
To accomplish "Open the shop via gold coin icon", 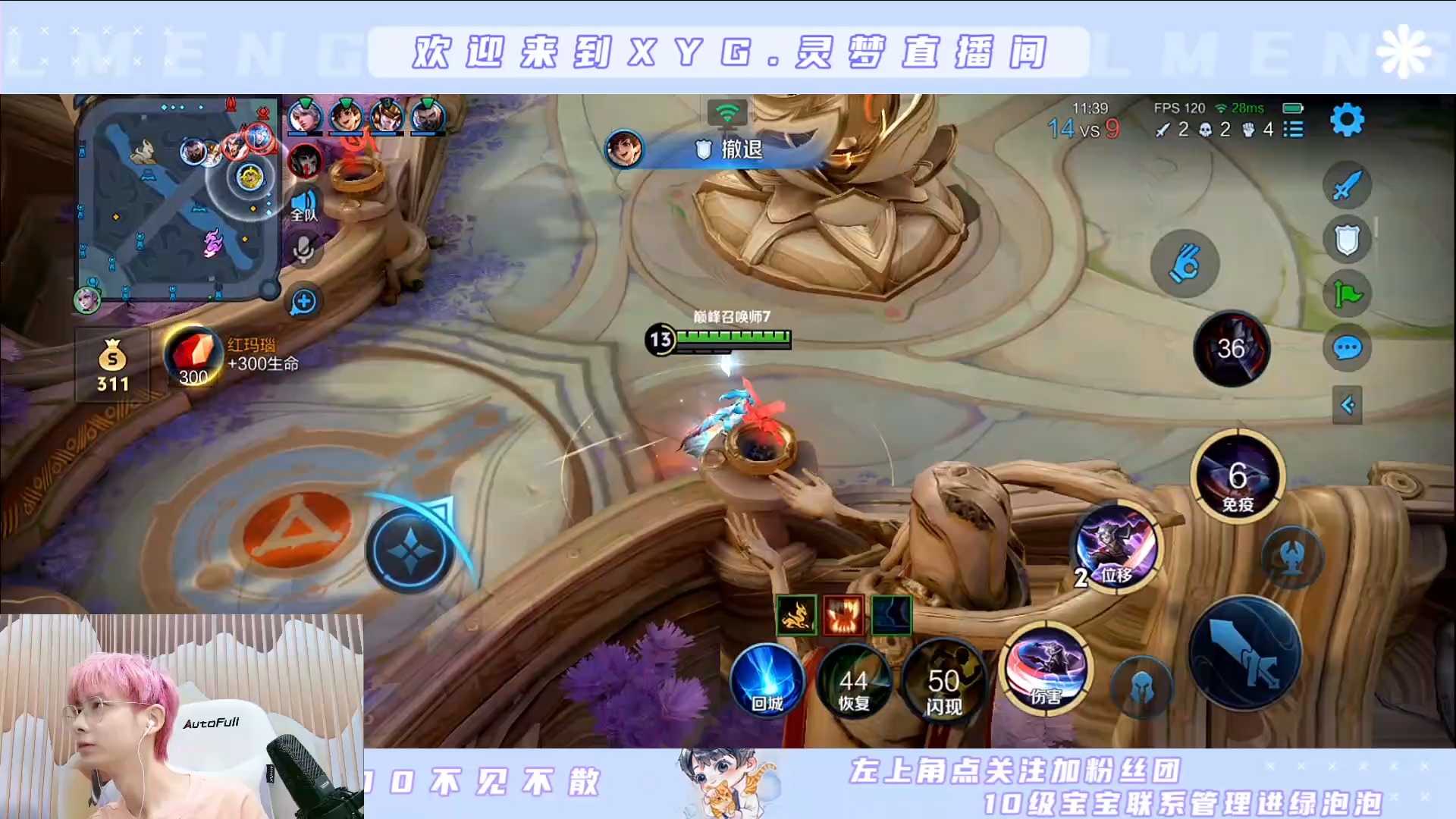I will coord(112,365).
